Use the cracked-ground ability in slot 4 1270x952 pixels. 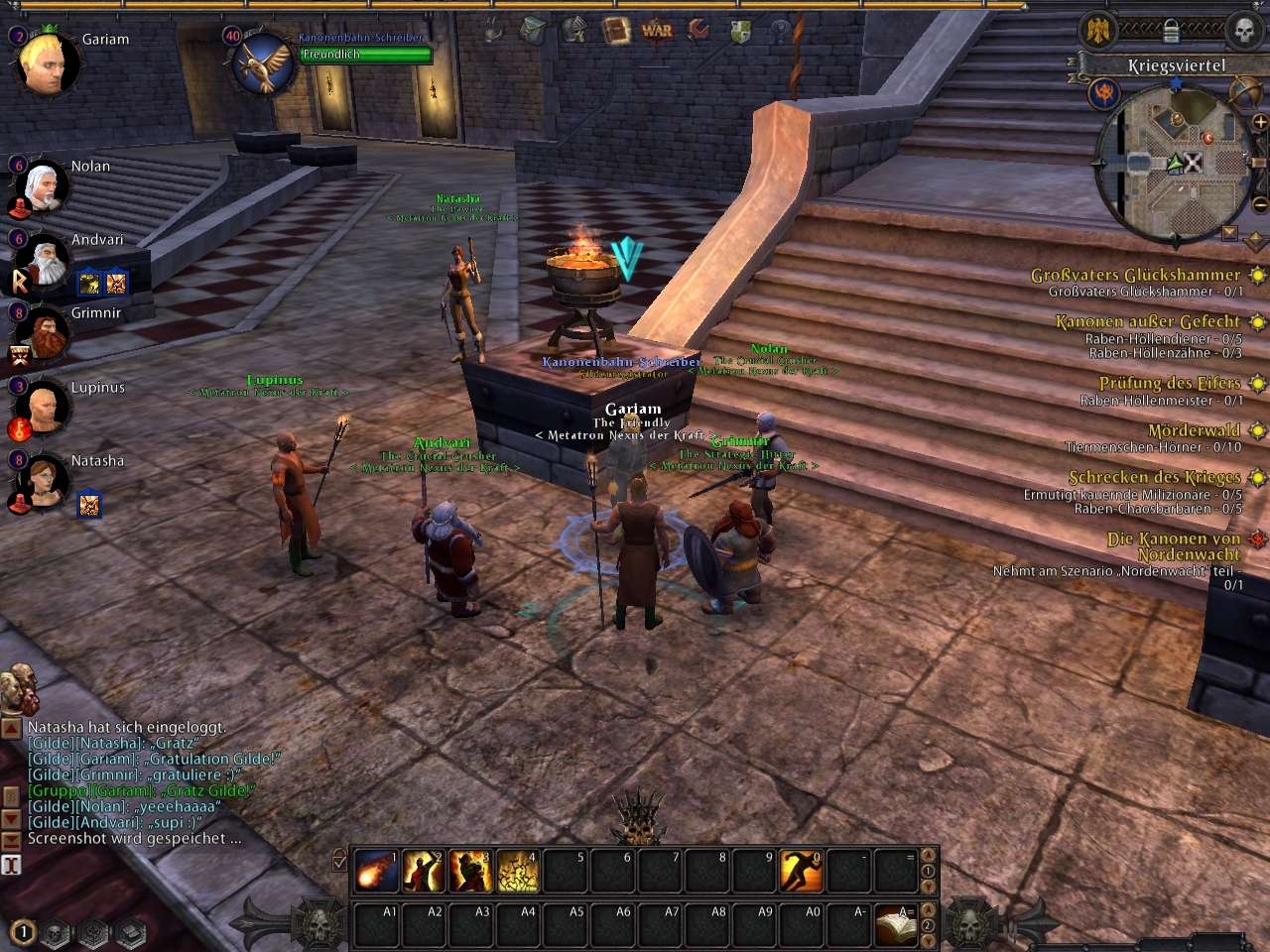tap(518, 872)
